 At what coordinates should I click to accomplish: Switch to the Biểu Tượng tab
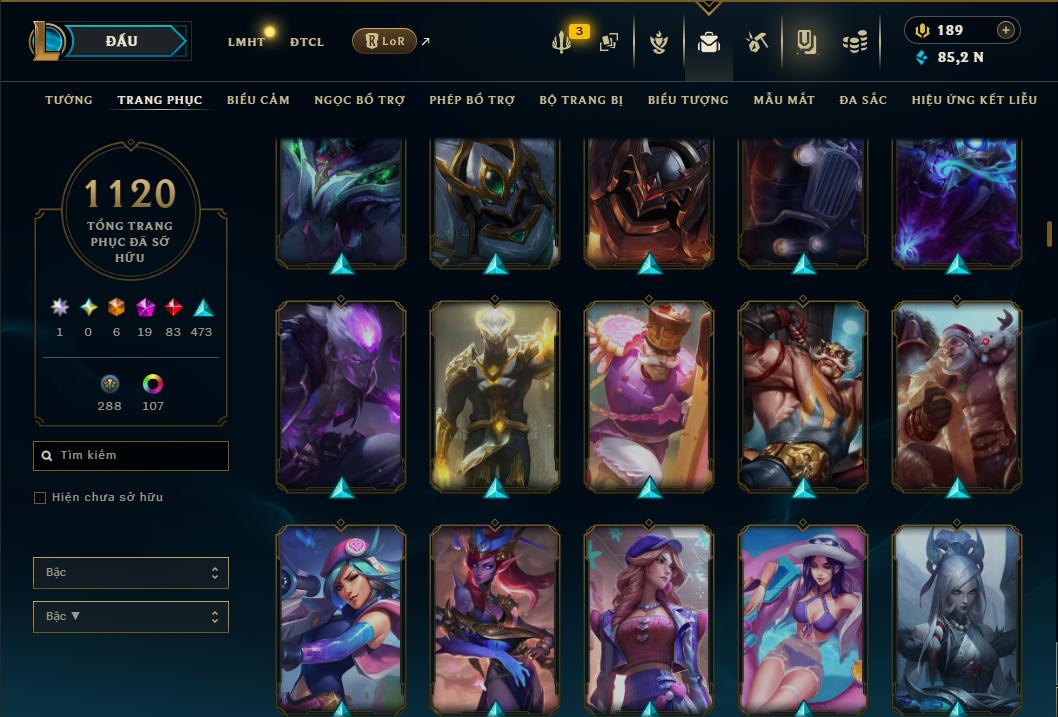point(688,100)
